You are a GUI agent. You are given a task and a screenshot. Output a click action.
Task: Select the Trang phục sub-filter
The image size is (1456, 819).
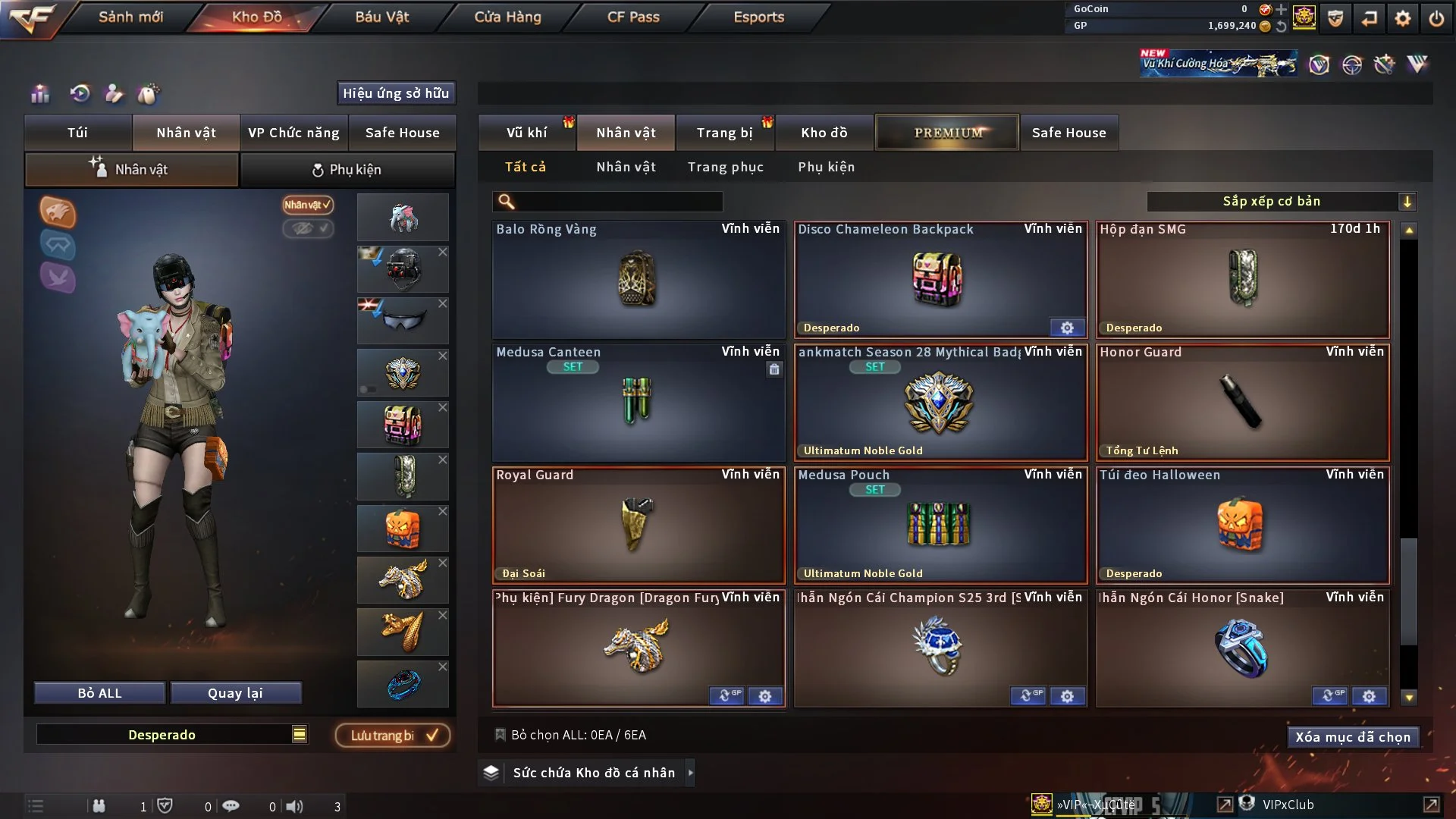pyautogui.click(x=725, y=167)
